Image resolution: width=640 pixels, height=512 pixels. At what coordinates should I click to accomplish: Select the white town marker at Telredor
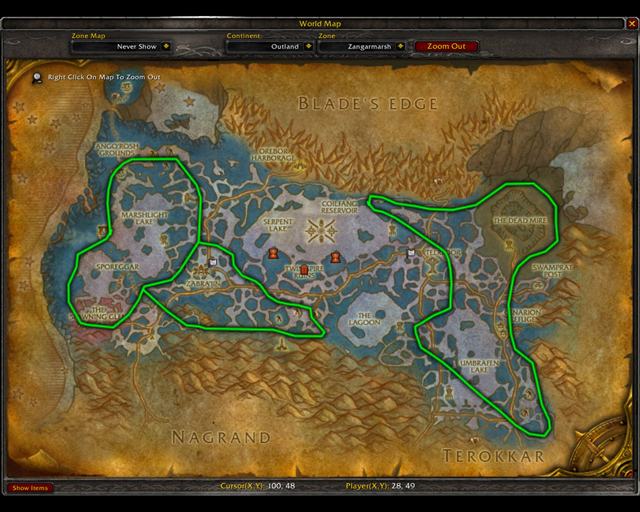pos(411,253)
